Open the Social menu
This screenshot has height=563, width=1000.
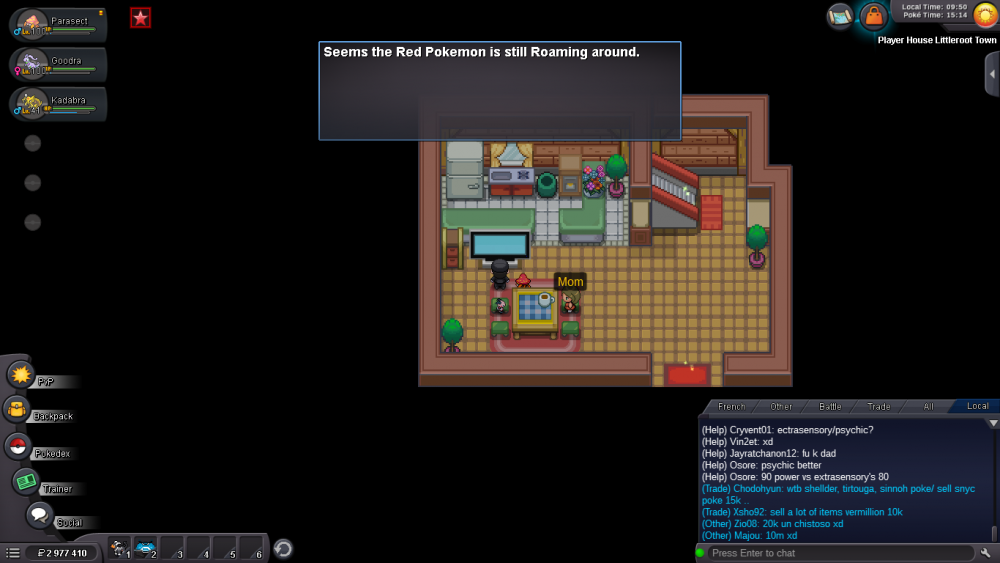click(x=39, y=516)
